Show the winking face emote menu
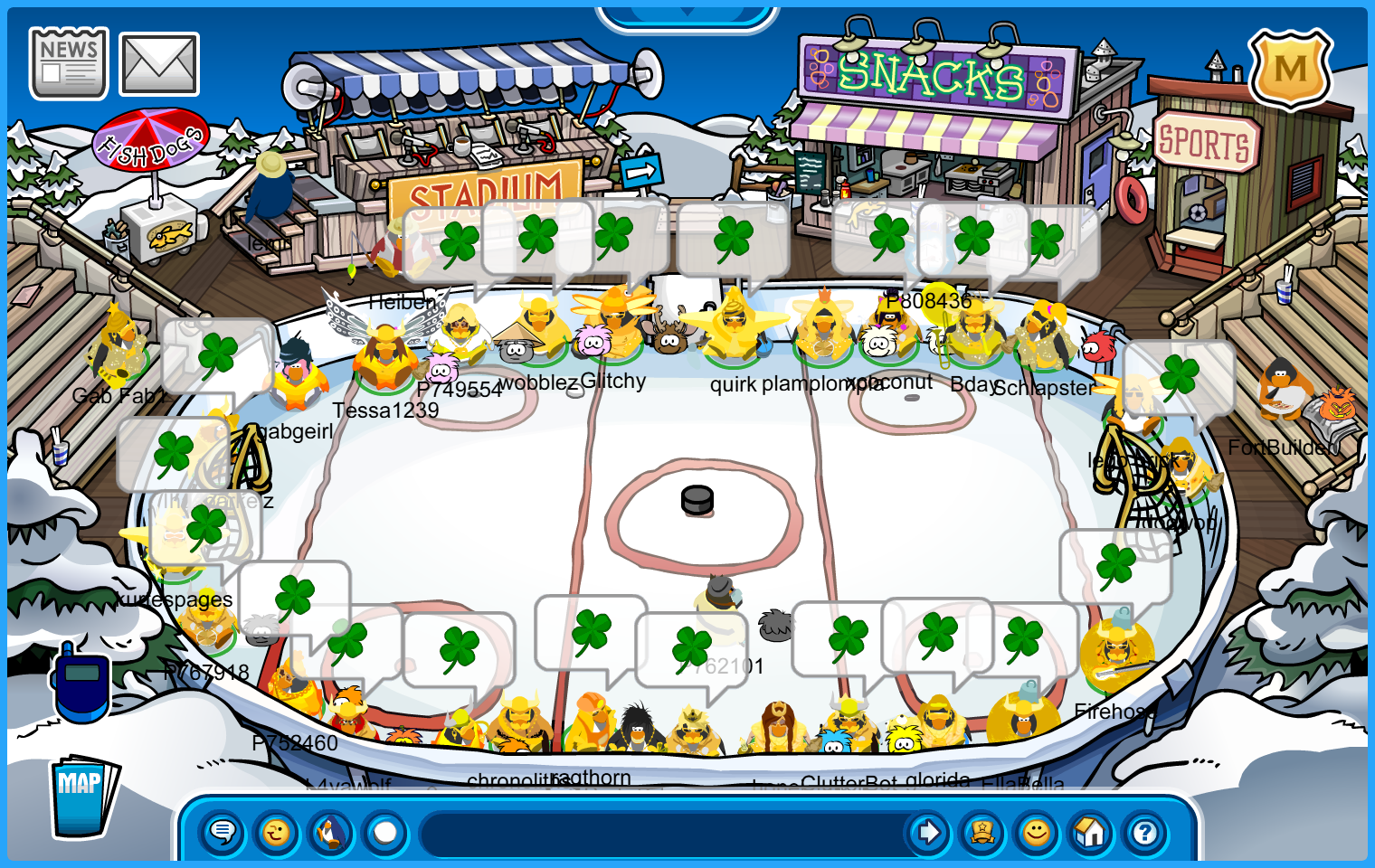 click(277, 832)
